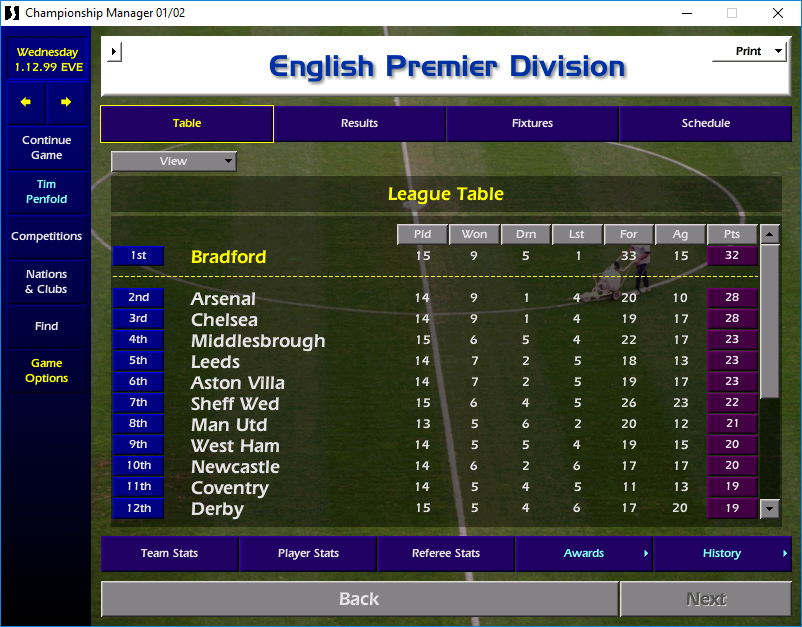This screenshot has height=627, width=802.
Task: Open Game Options
Action: click(x=46, y=371)
